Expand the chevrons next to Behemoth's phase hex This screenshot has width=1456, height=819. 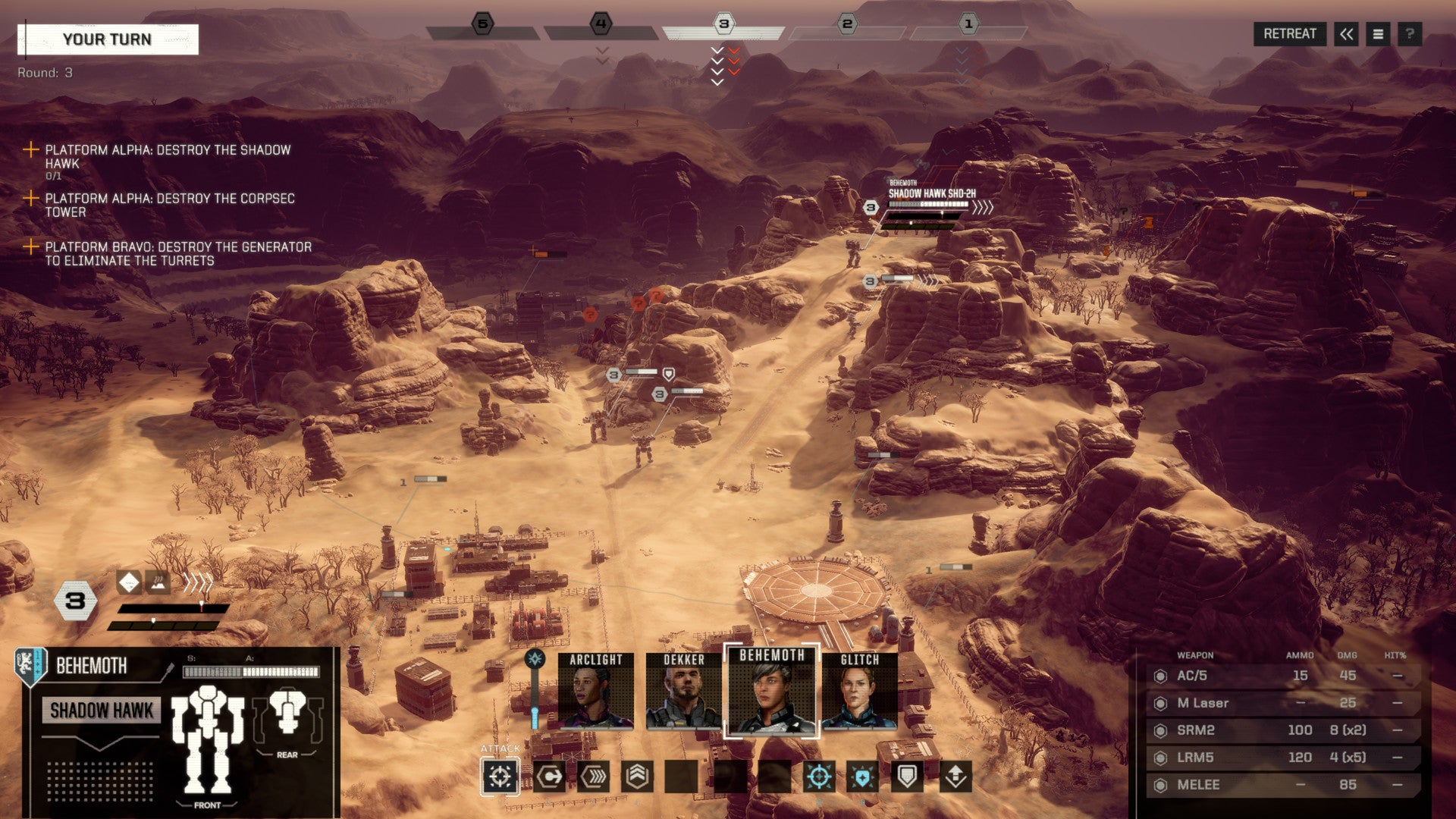(x=199, y=582)
